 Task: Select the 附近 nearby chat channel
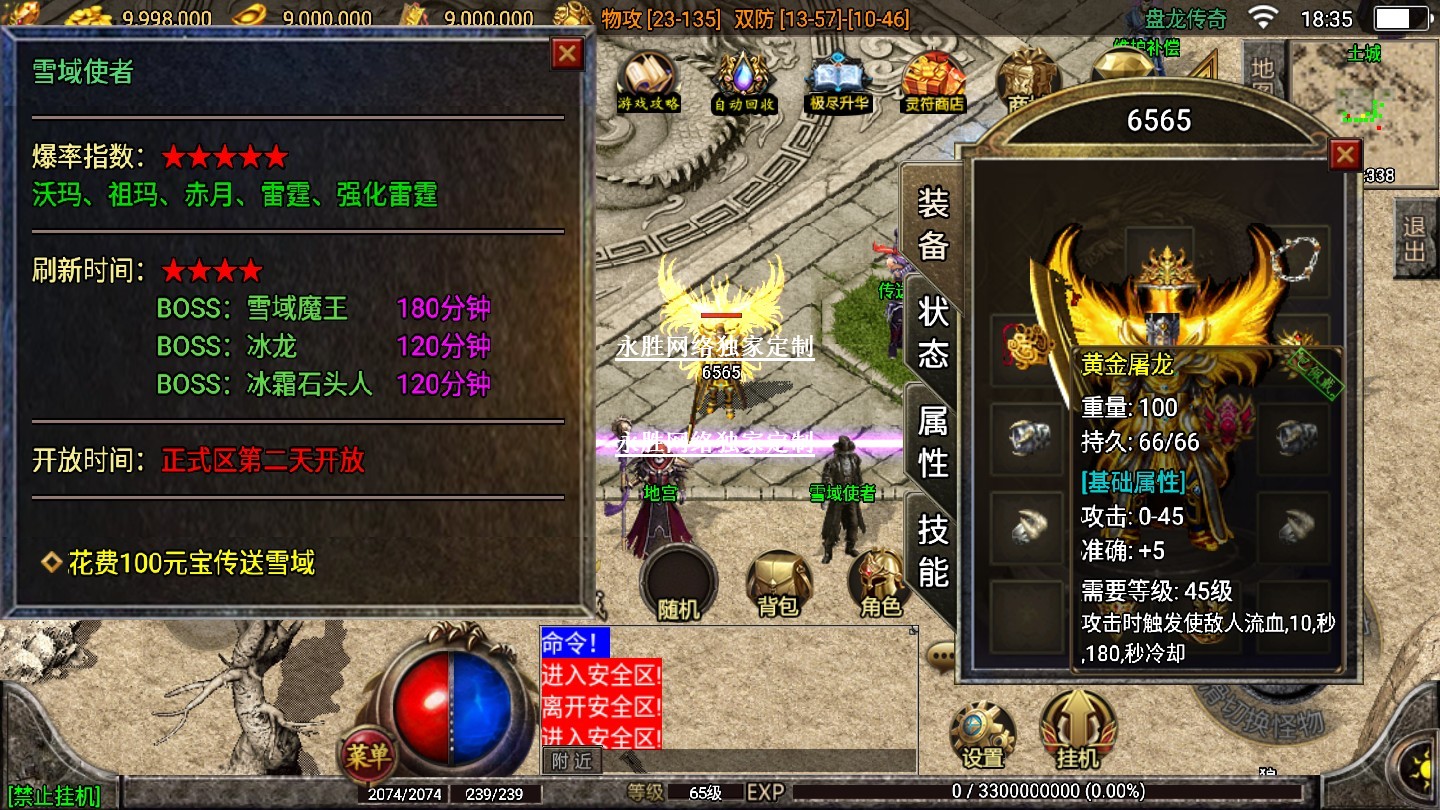(572, 761)
